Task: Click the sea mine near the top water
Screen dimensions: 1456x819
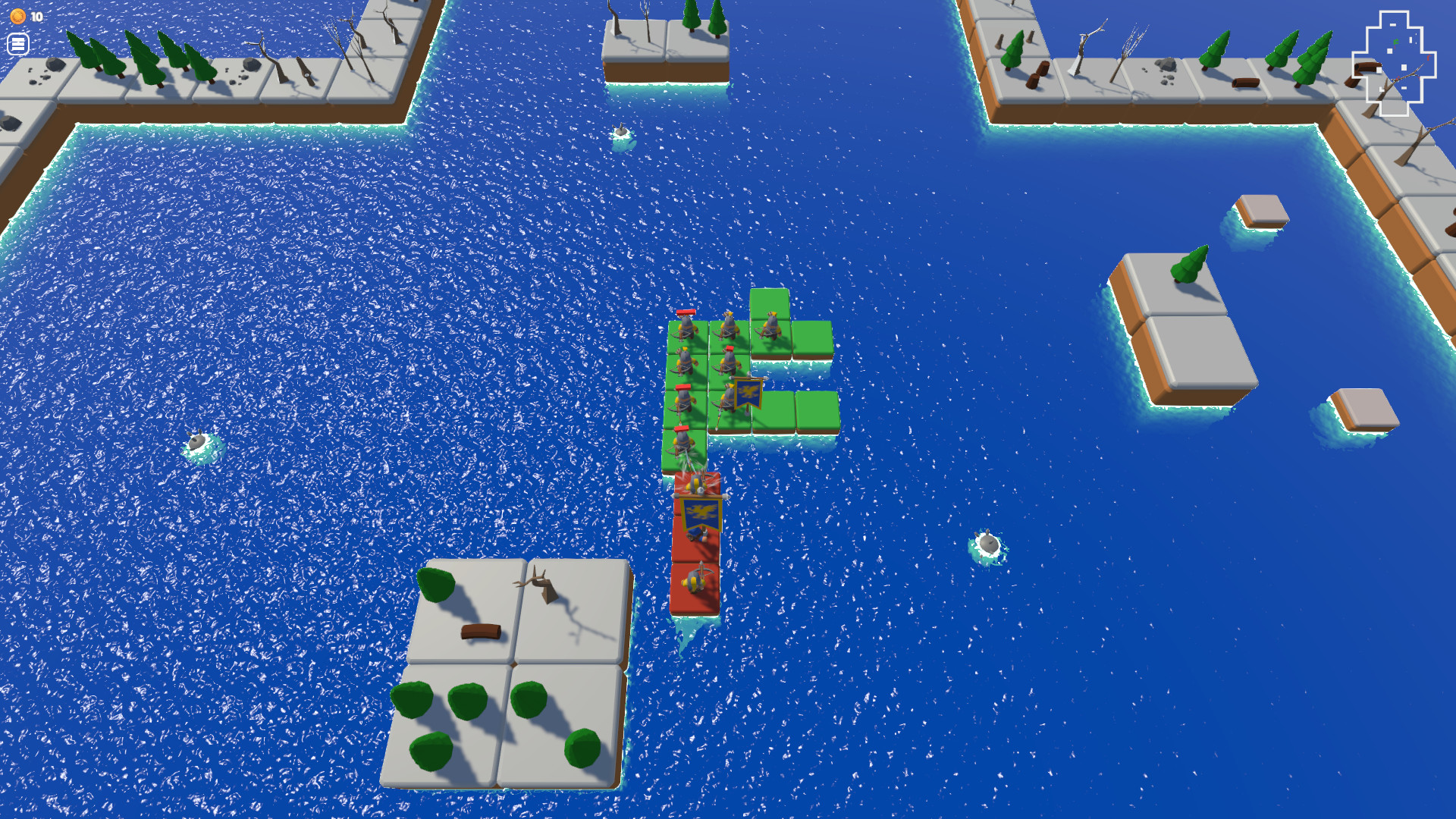Action: click(622, 130)
